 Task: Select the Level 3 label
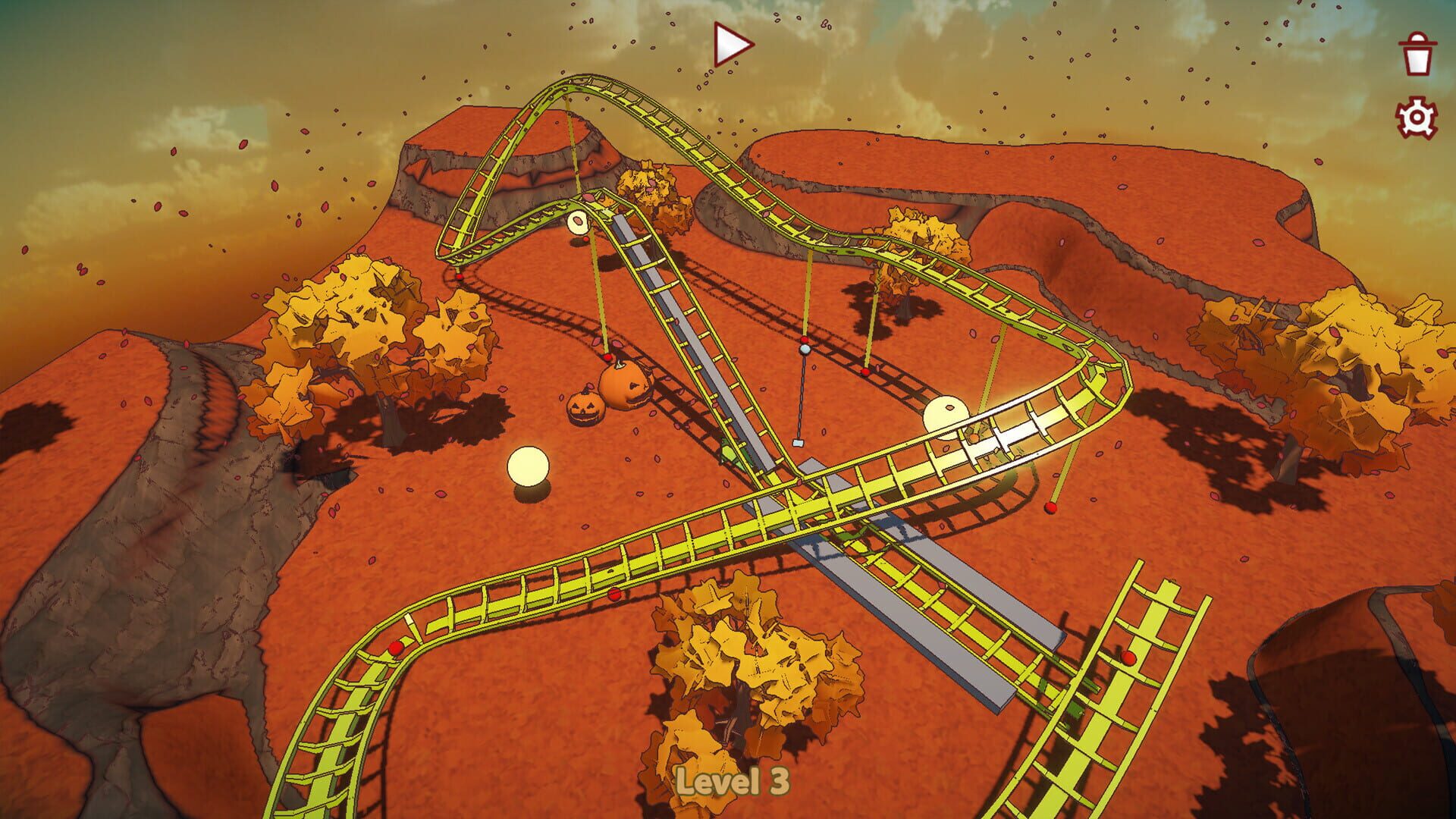pyautogui.click(x=732, y=783)
